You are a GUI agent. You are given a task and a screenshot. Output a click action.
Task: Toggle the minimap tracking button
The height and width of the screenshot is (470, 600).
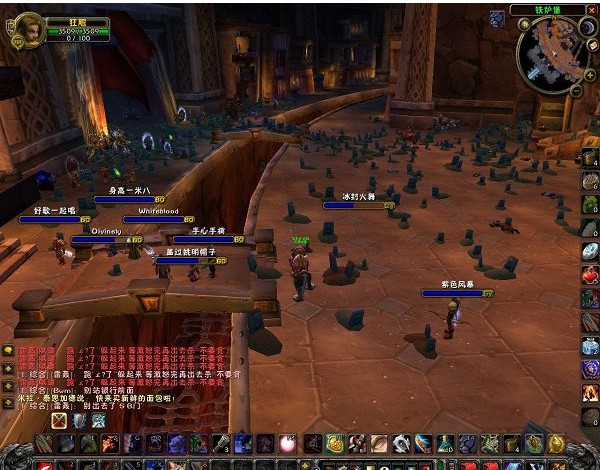click(497, 18)
